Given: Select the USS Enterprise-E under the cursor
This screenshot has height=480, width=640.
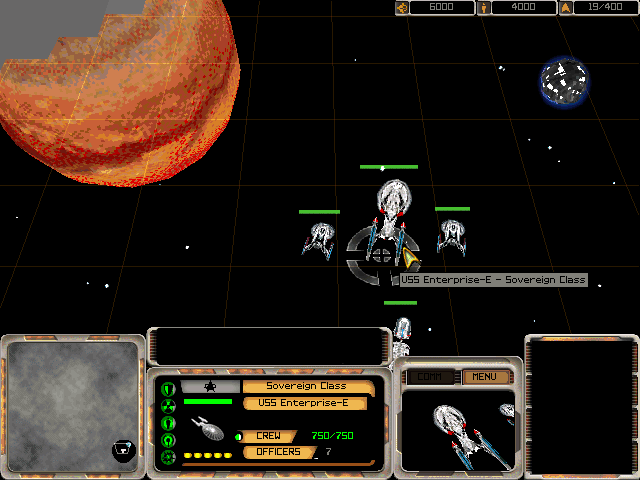Looking at the screenshot, I should [x=390, y=215].
